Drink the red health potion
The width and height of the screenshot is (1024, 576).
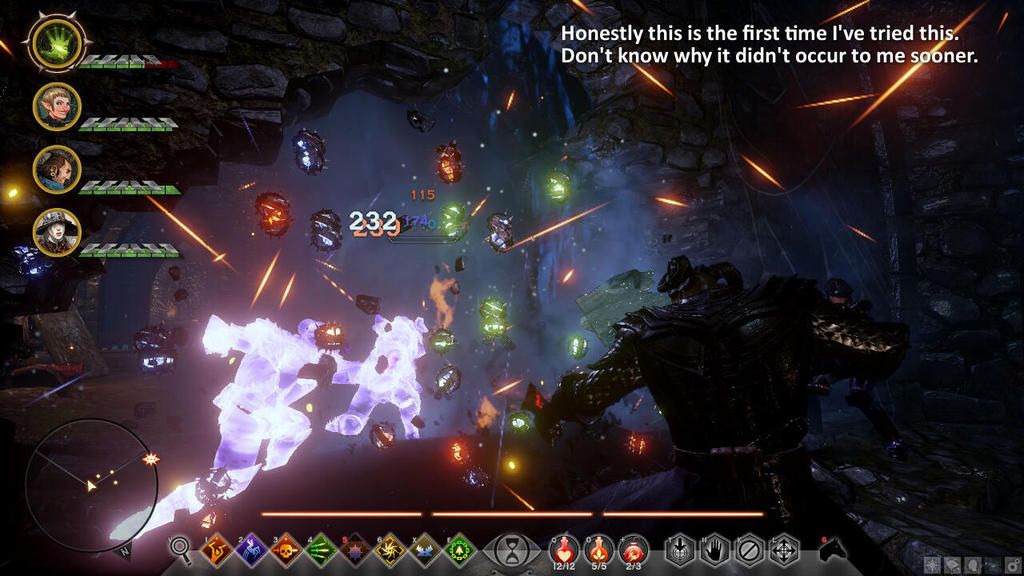(563, 546)
